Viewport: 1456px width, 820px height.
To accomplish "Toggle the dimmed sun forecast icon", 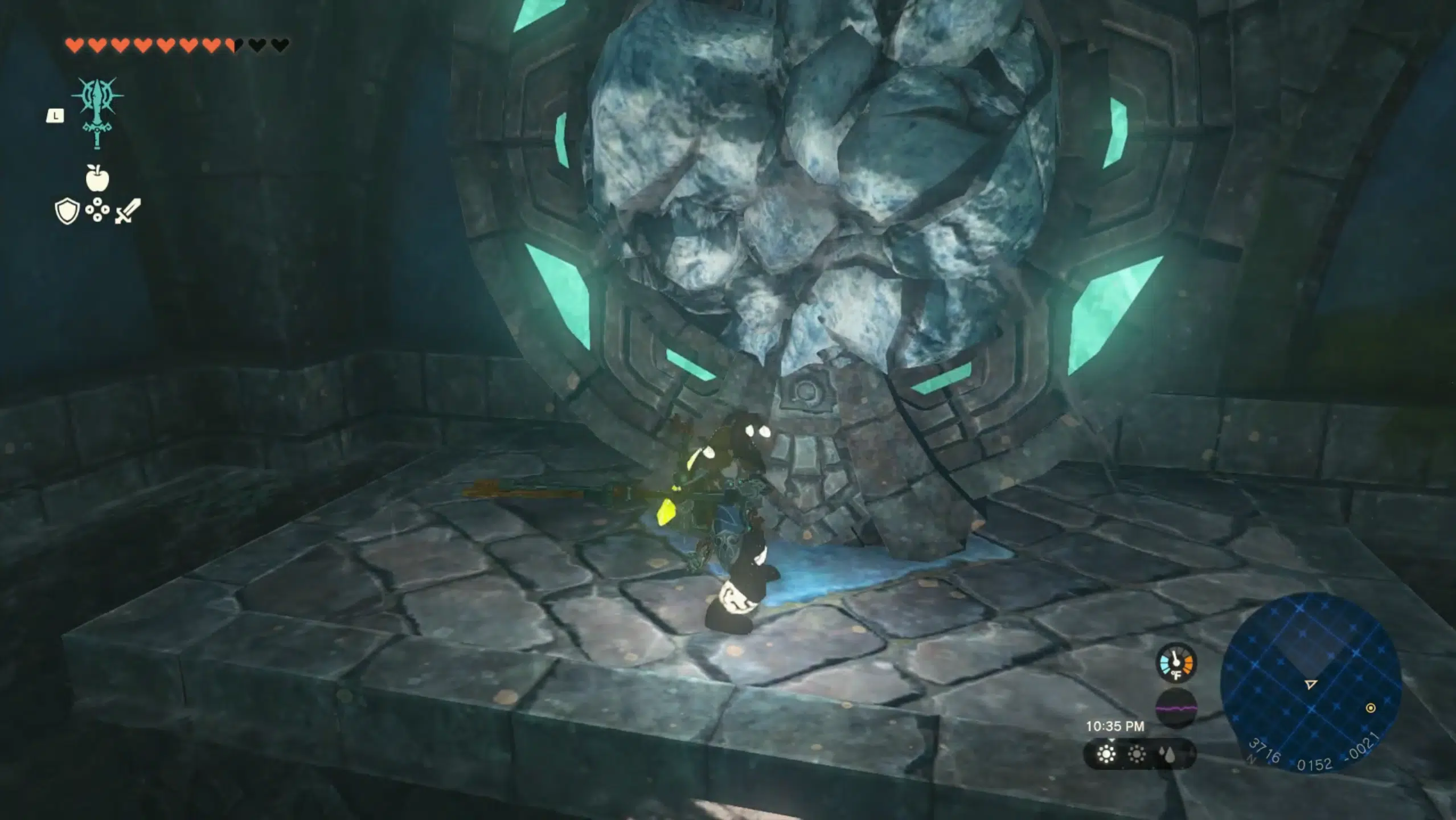I will 1137,755.
